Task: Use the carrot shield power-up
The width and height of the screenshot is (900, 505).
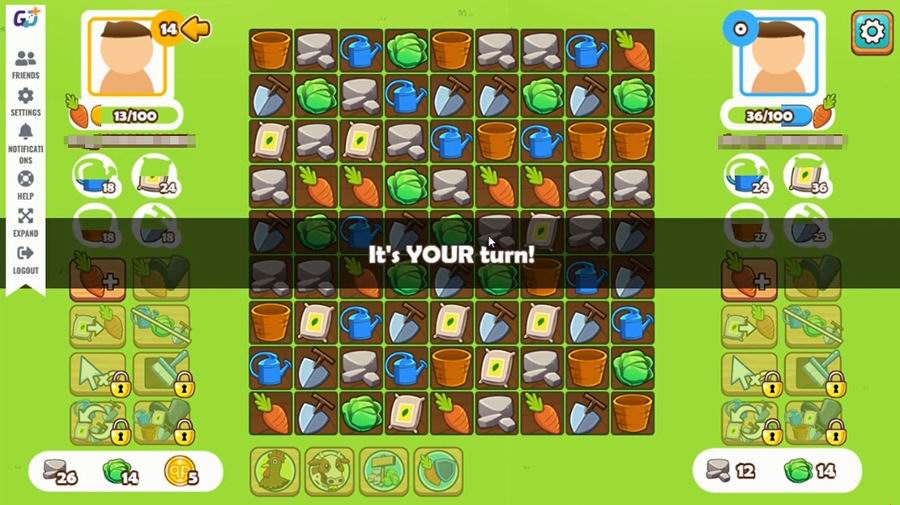Action: (x=439, y=471)
